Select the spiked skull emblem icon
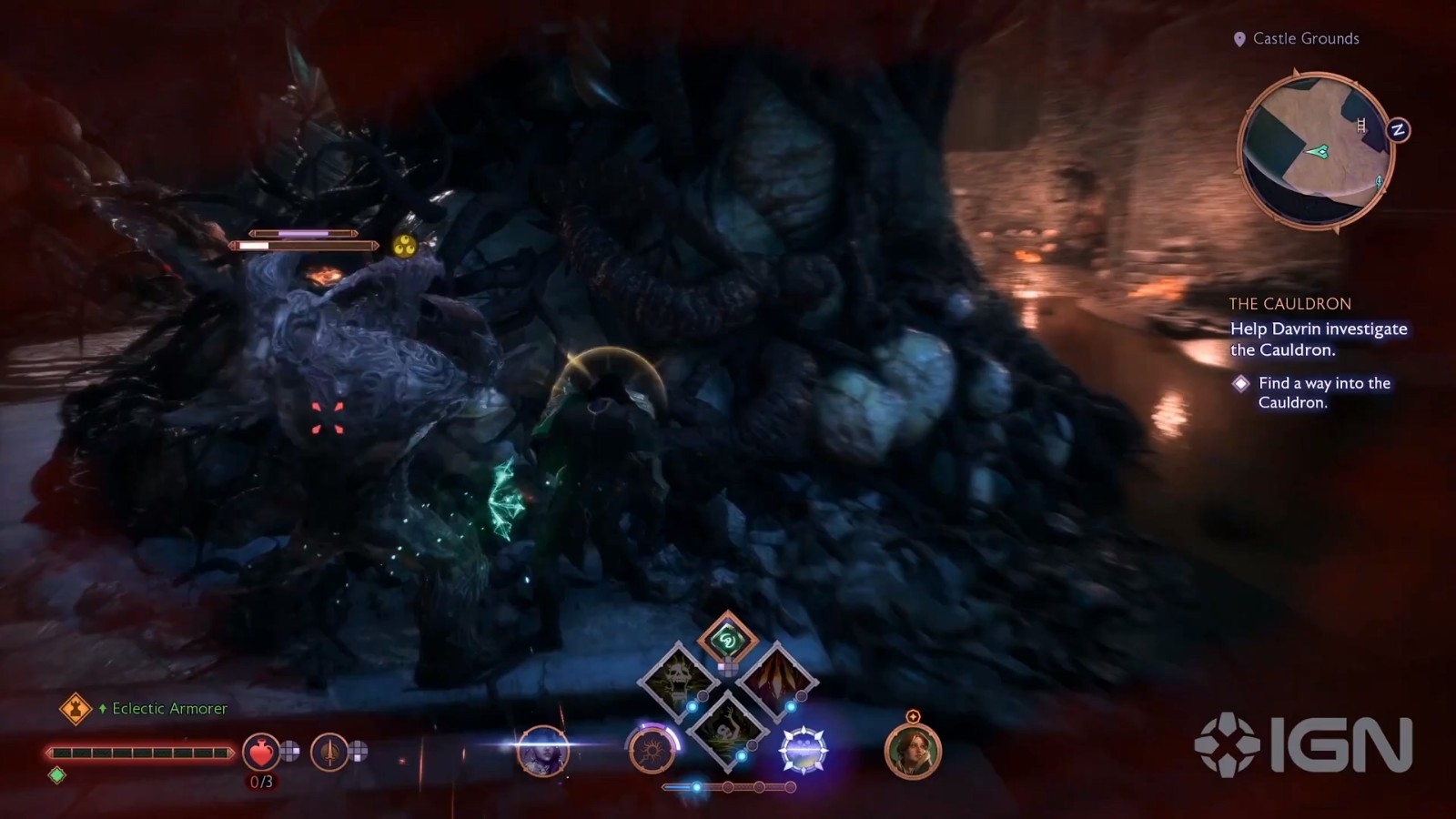The height and width of the screenshot is (819, 1456). tap(804, 751)
